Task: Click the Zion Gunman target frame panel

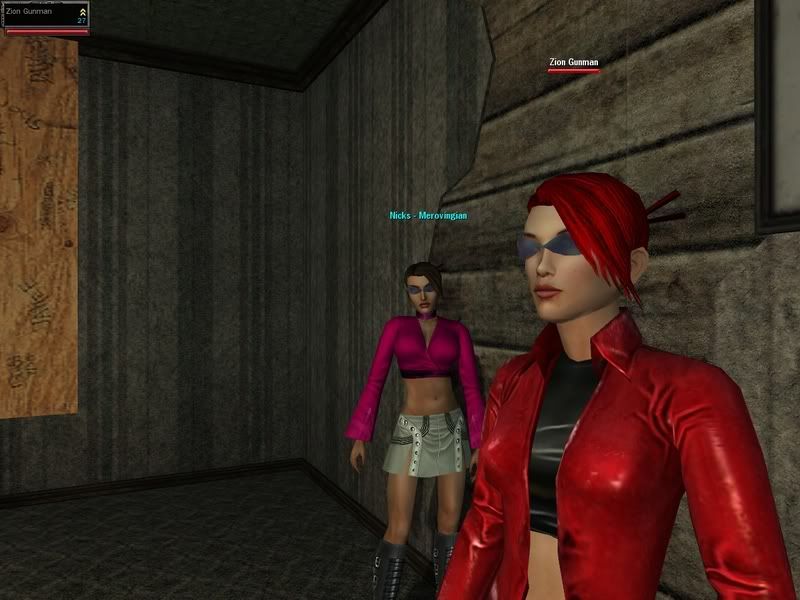Action: tap(45, 15)
